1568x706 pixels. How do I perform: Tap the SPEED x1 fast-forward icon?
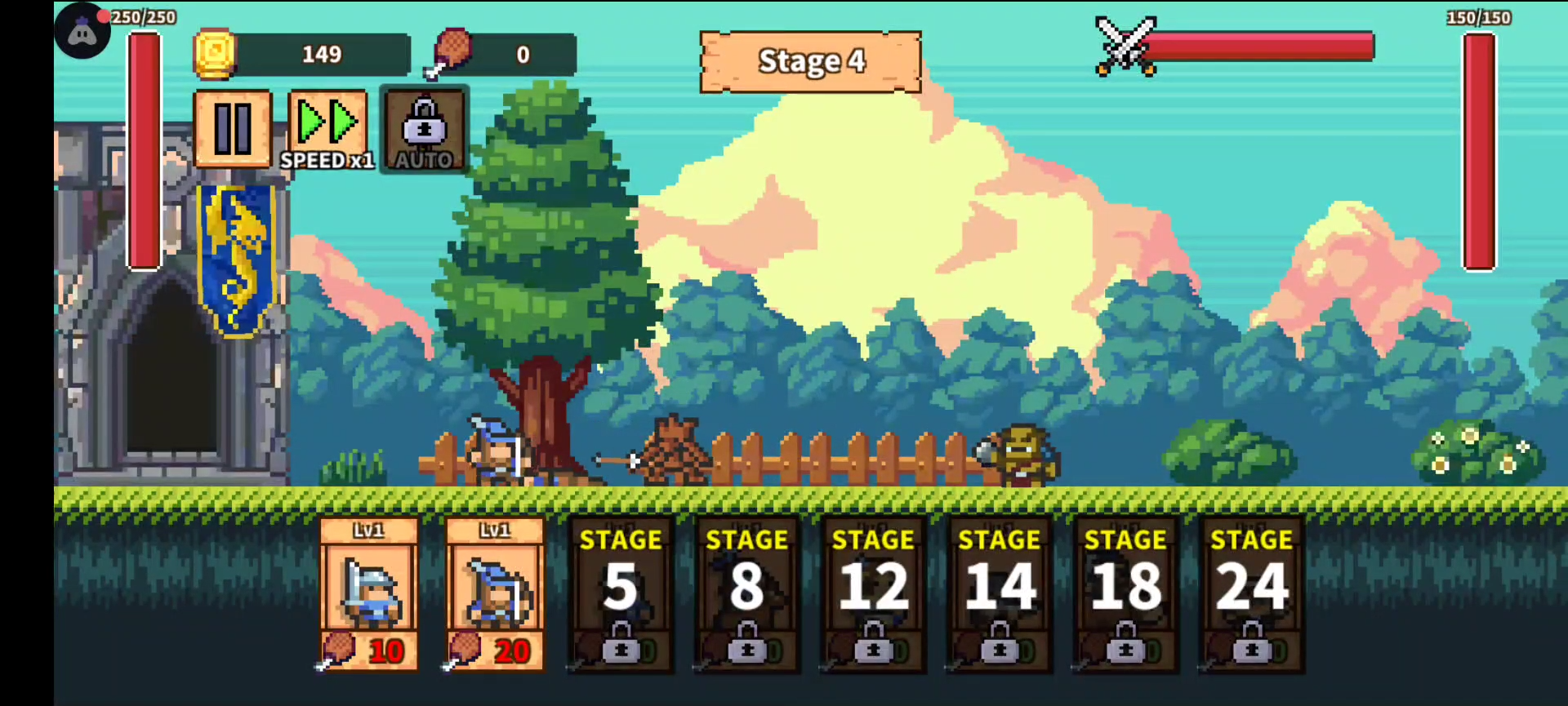click(327, 122)
